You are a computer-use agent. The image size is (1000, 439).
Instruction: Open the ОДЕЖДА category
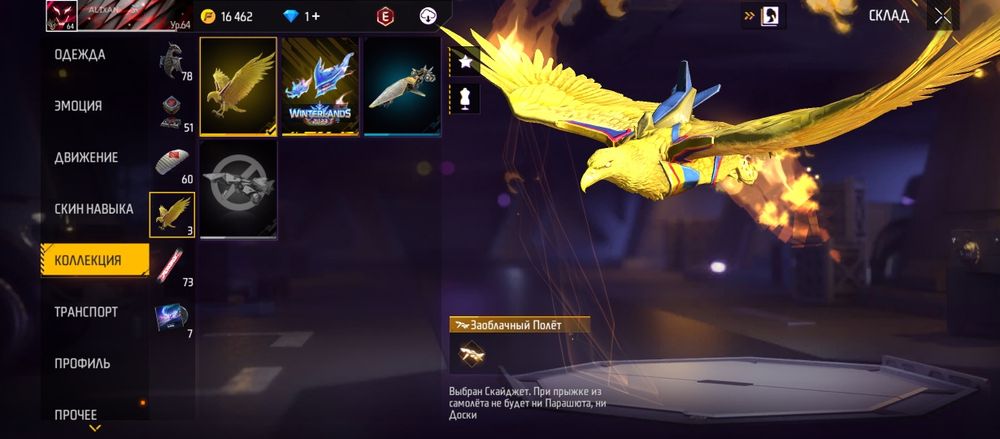(x=80, y=54)
